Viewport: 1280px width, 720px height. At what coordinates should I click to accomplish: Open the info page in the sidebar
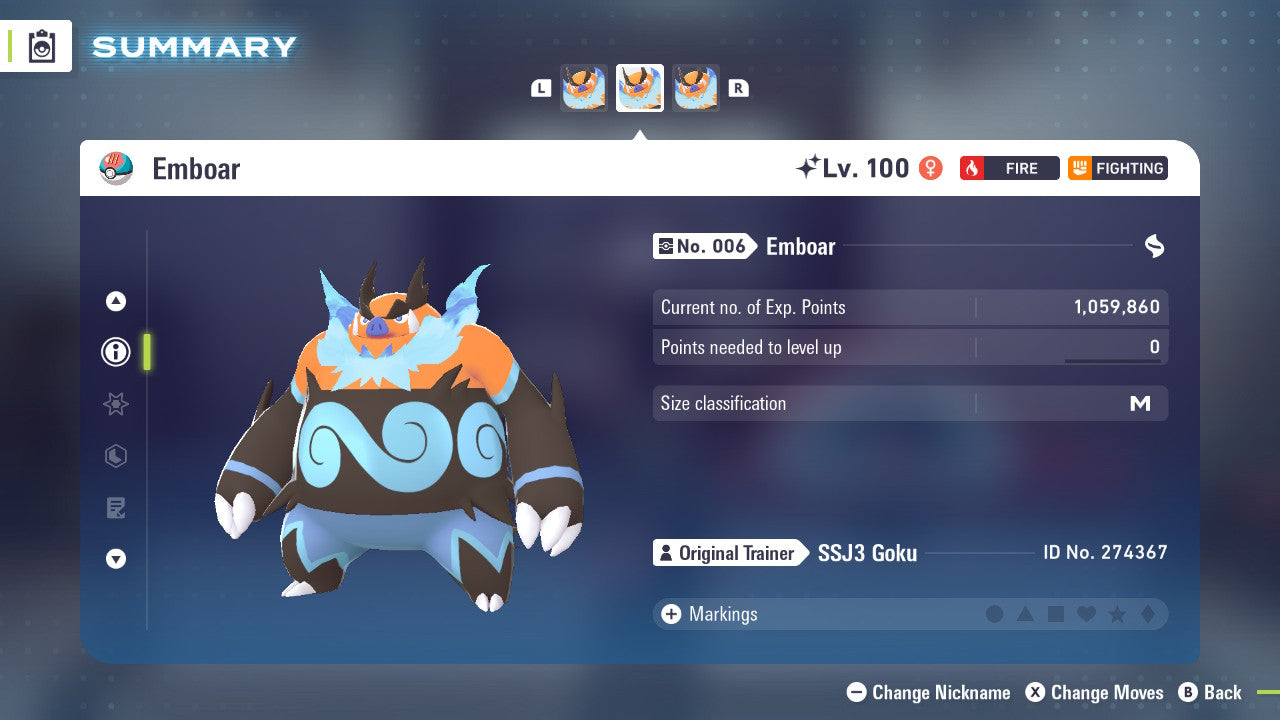(x=116, y=351)
